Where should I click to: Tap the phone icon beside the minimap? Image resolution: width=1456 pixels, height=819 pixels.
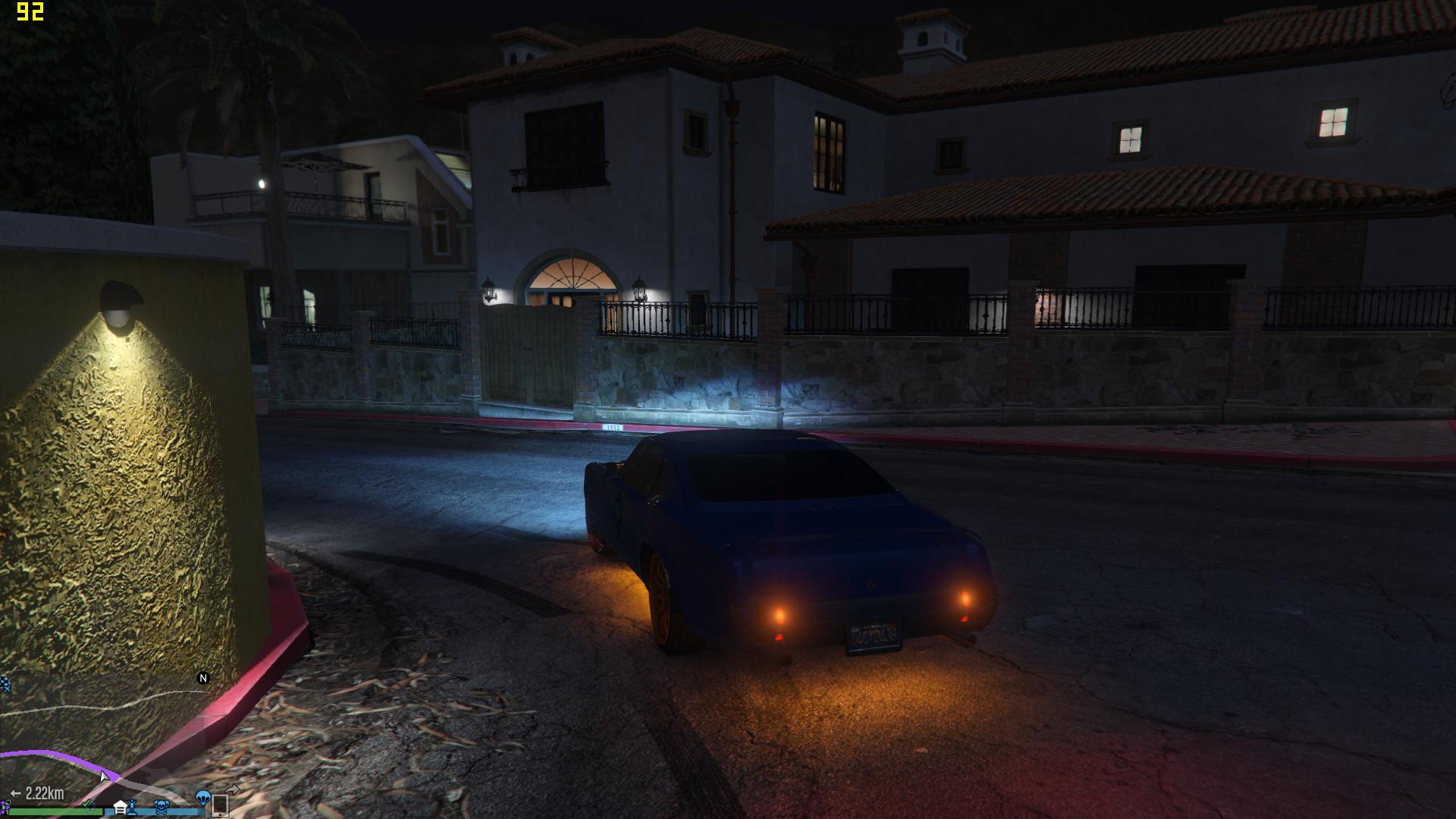pos(219,804)
